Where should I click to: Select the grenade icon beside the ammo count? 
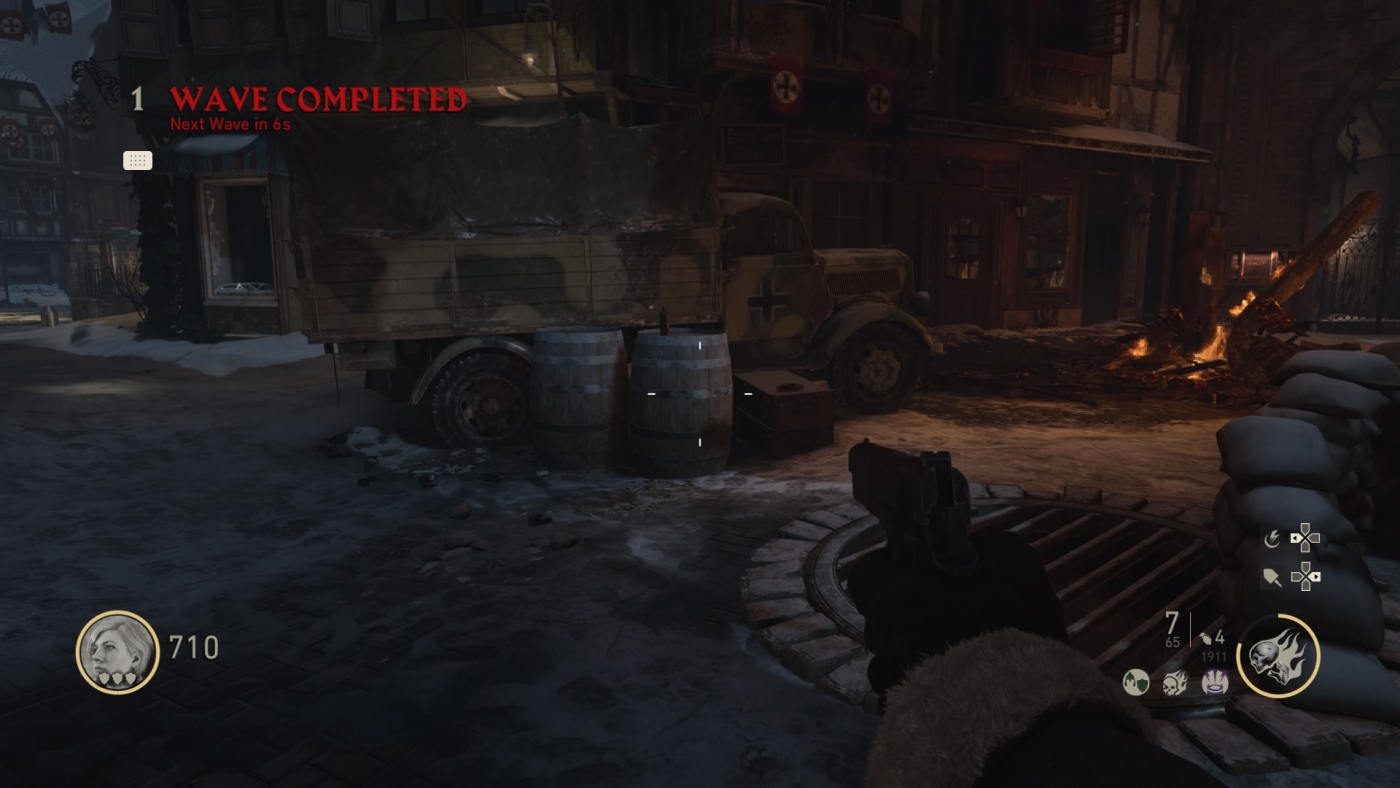1205,637
